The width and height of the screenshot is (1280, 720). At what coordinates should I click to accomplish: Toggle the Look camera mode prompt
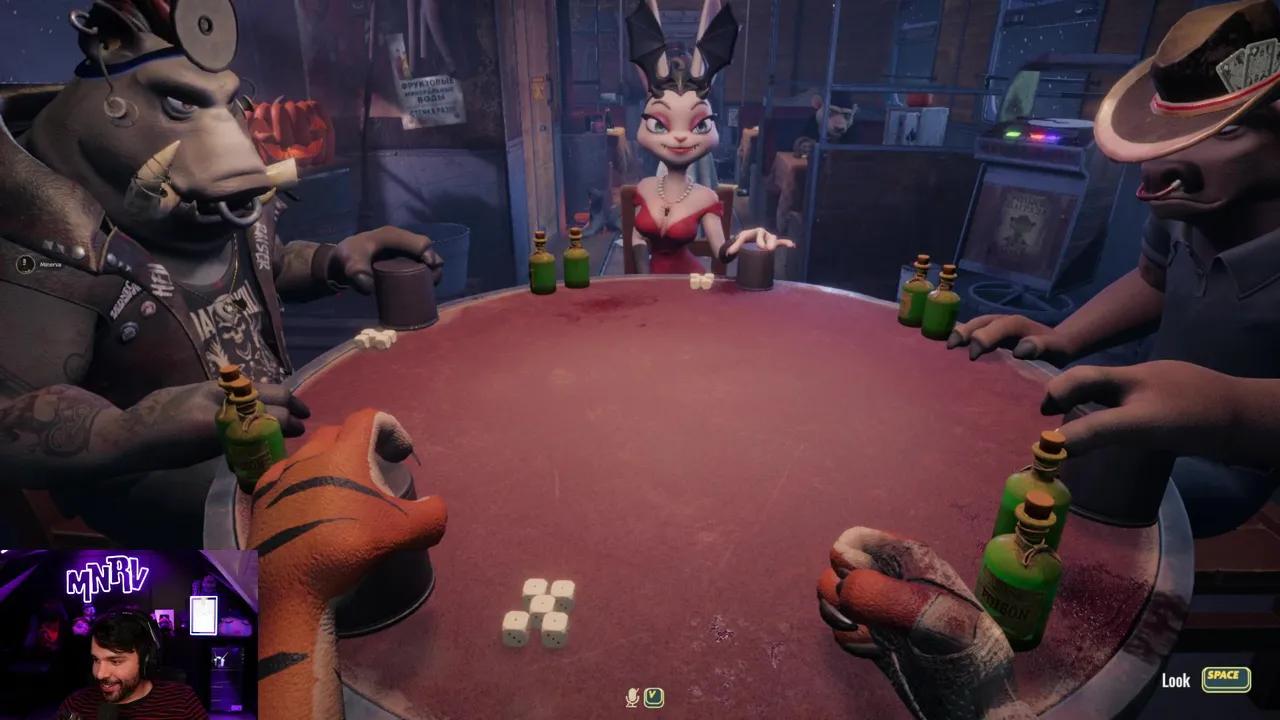(x=1175, y=680)
